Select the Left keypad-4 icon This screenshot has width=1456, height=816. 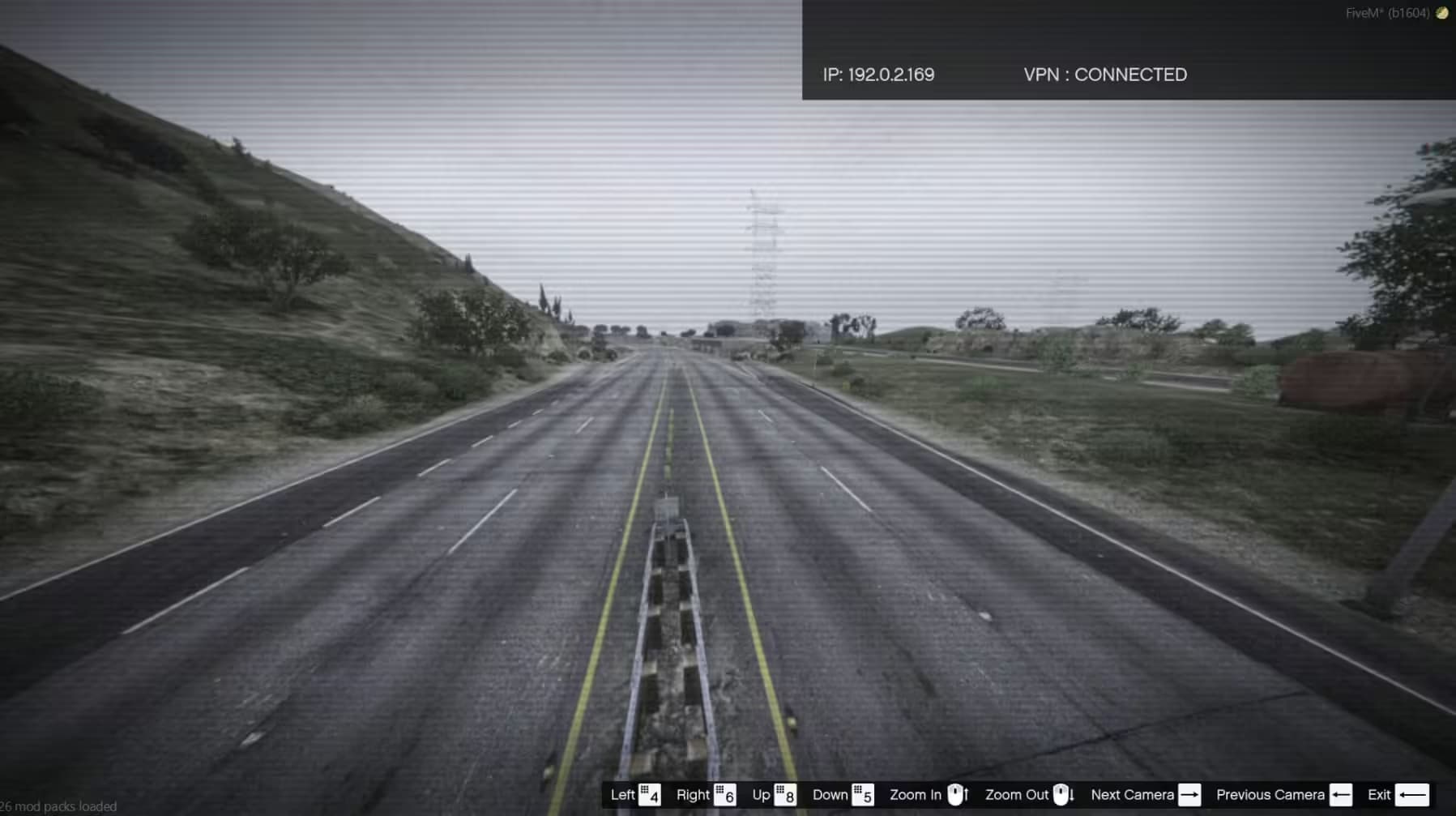click(x=648, y=795)
